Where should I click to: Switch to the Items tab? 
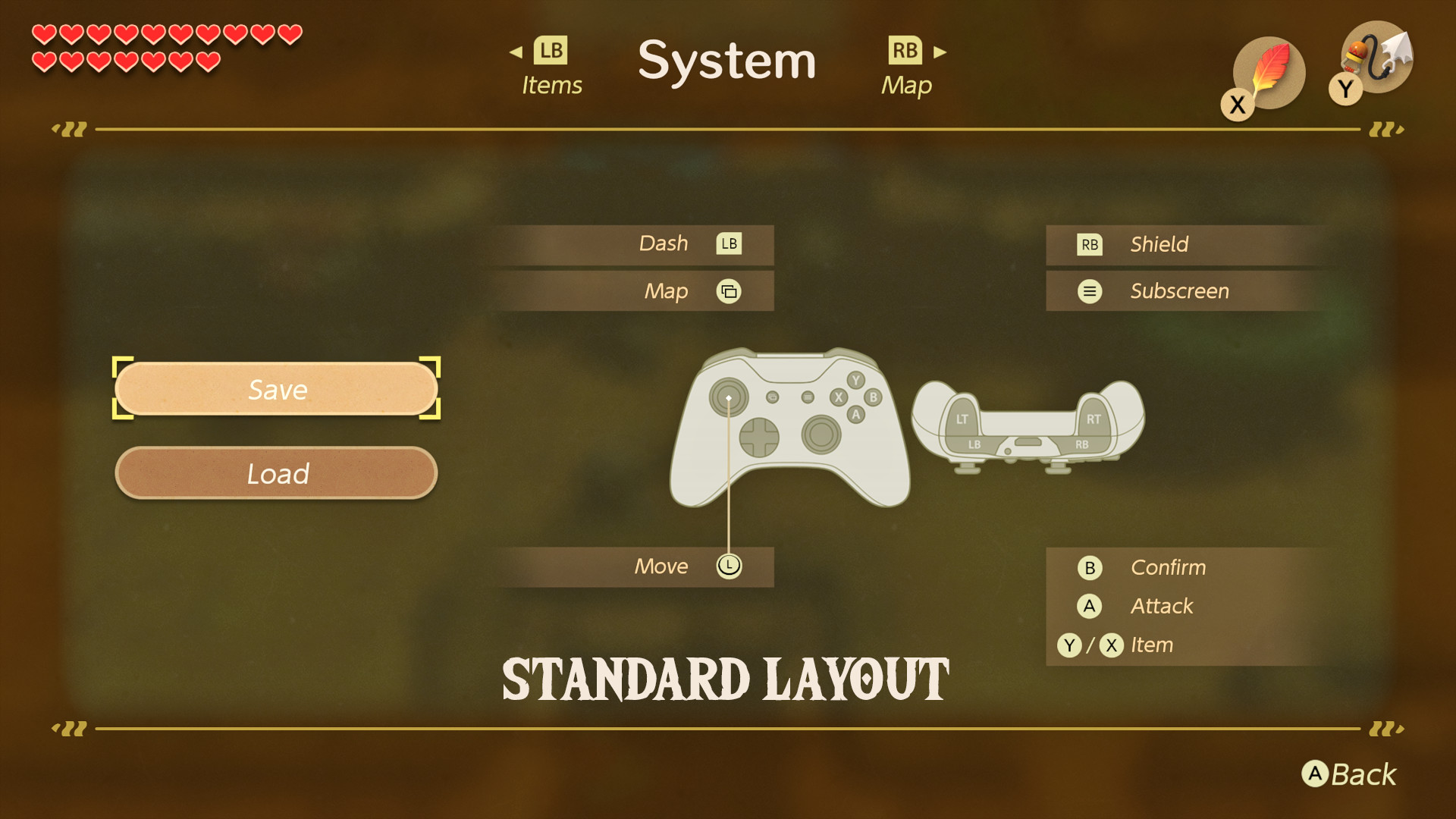coord(551,64)
